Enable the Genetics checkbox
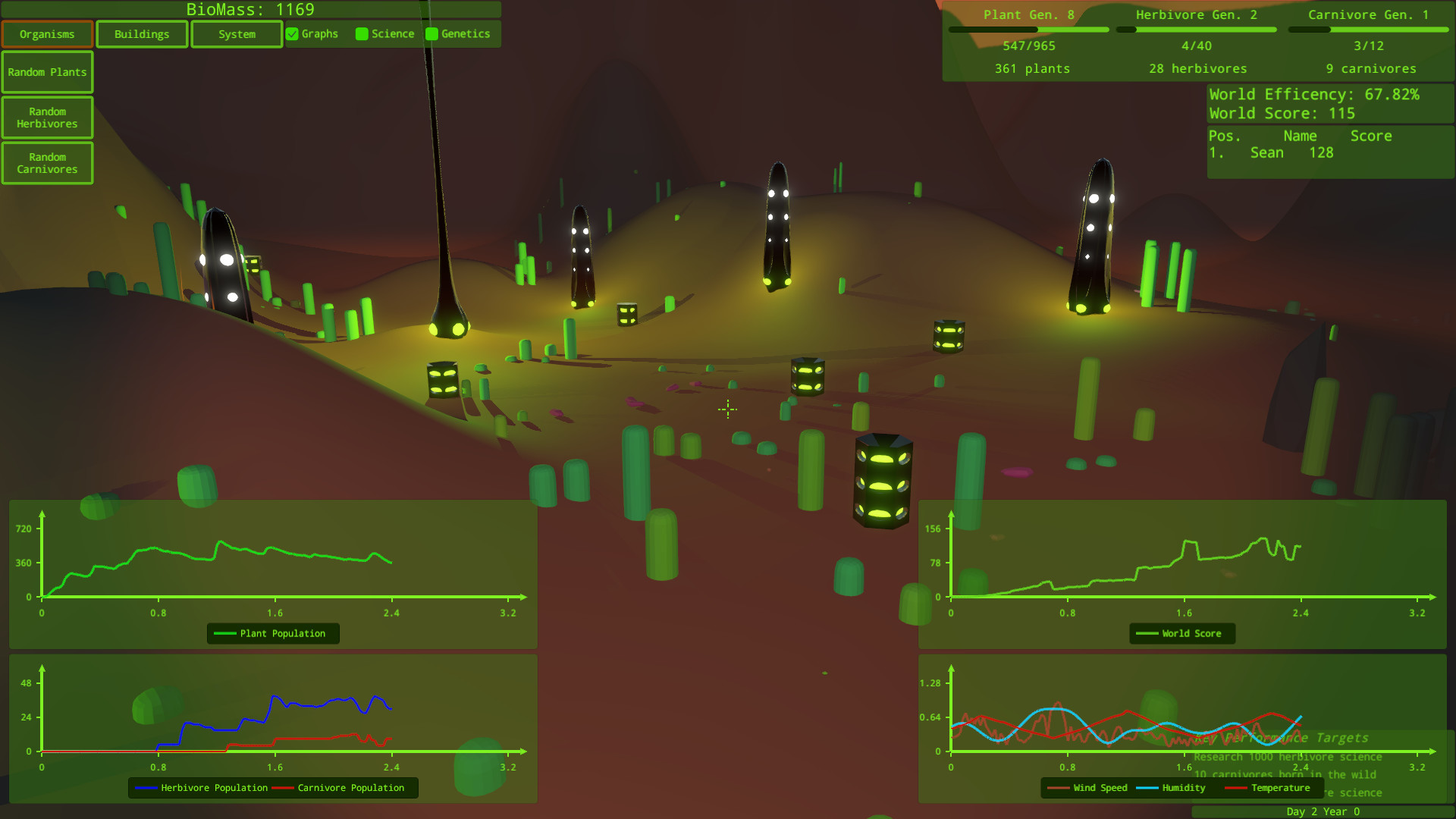Image resolution: width=1456 pixels, height=819 pixels. 432,33
